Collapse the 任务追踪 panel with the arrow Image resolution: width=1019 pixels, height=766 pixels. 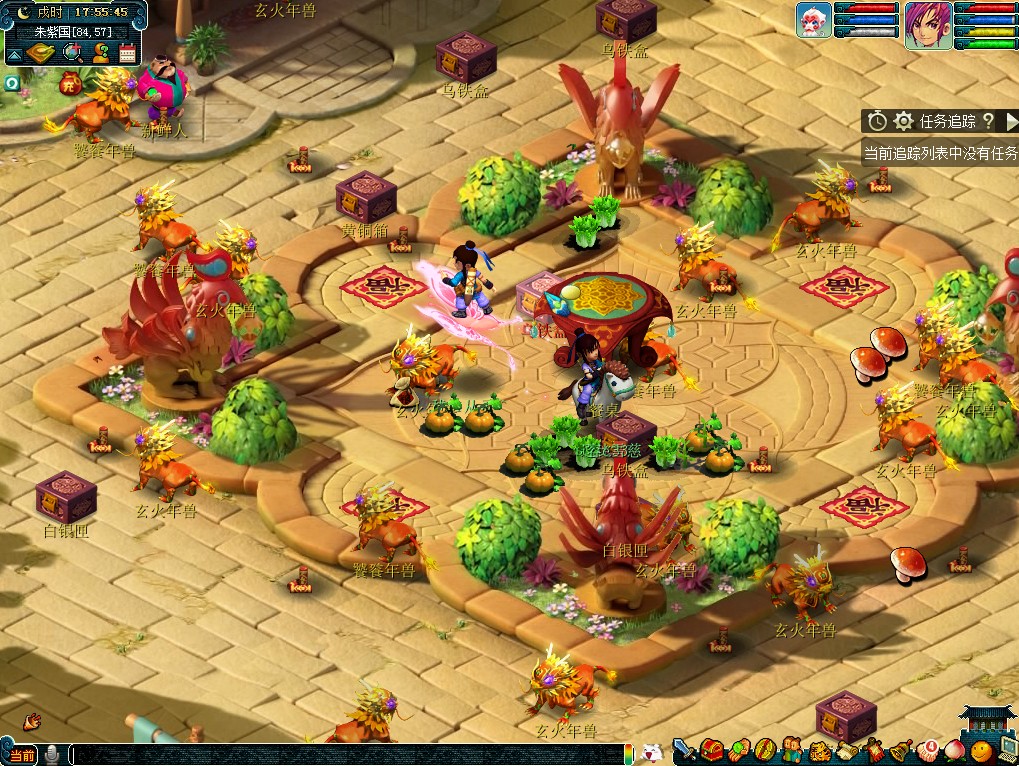pos(1011,121)
